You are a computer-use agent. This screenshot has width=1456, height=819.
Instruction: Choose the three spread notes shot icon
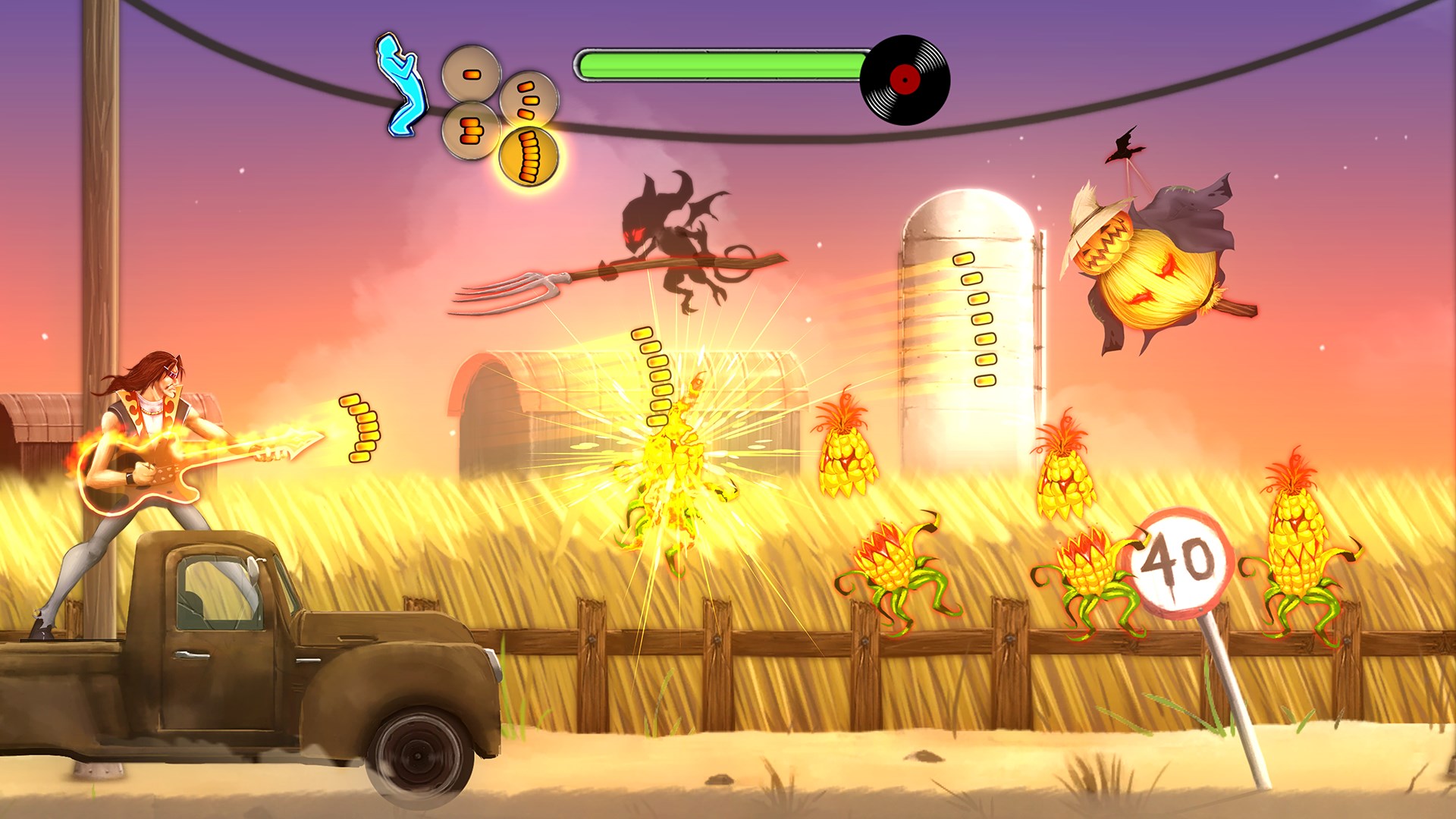pyautogui.click(x=529, y=99)
